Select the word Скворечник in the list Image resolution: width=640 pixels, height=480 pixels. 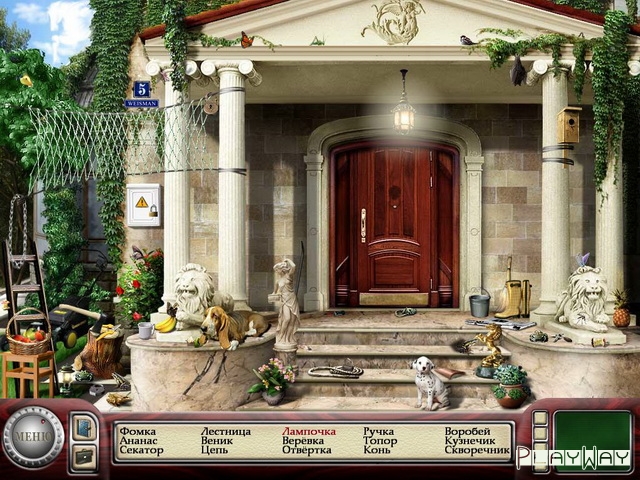tap(477, 450)
